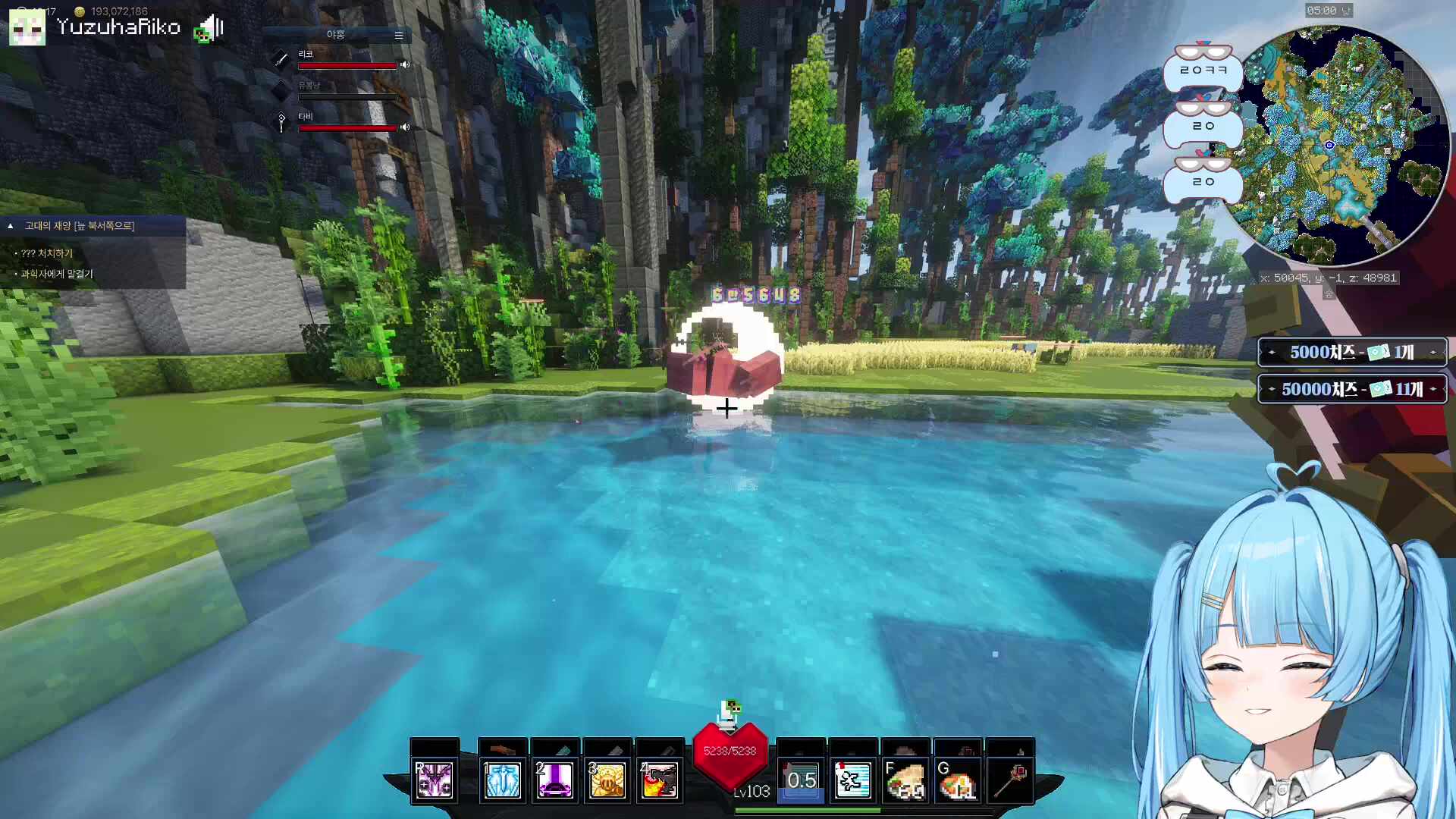1456x819 pixels.
Task: Click the YuzuhaRiko player avatar
Action: 27,29
